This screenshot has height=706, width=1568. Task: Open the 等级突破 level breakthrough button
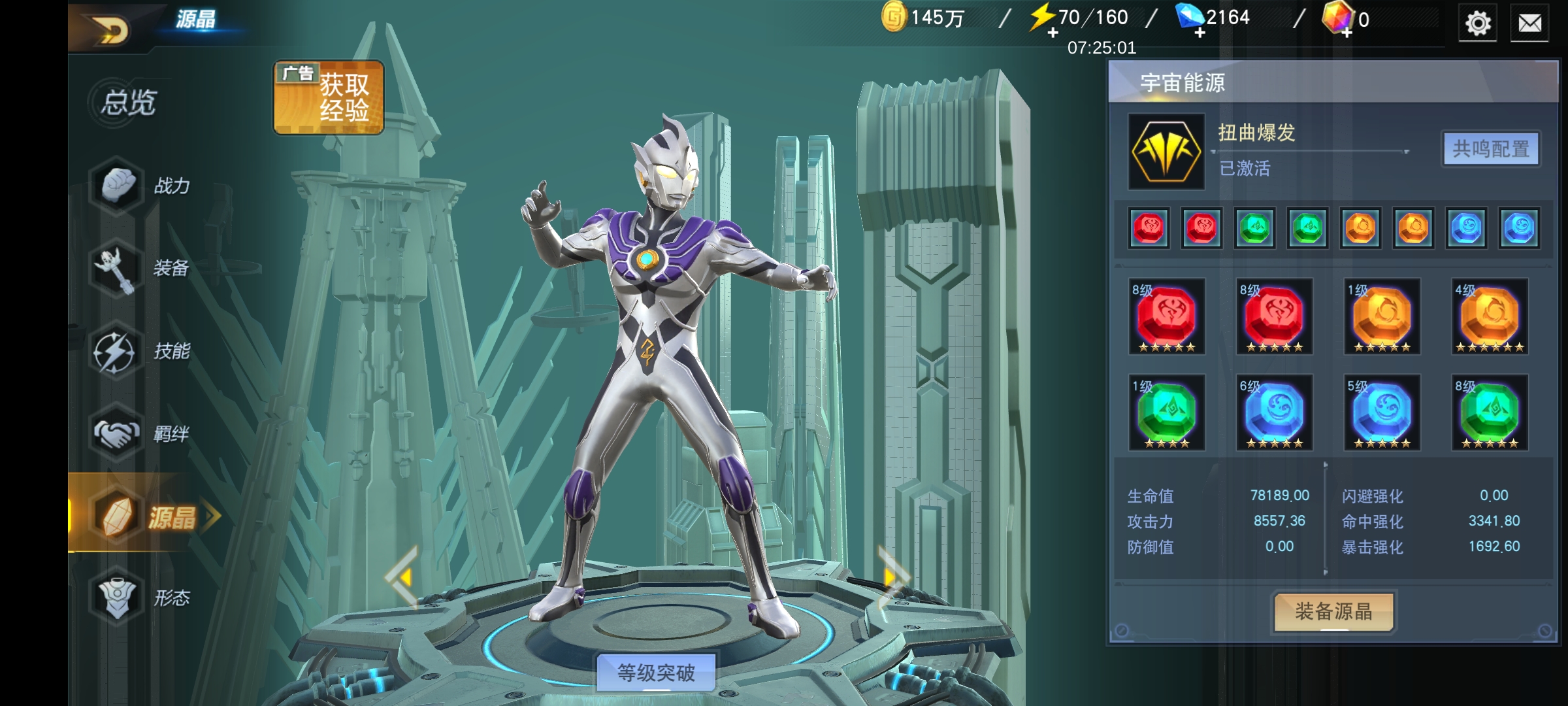click(x=656, y=672)
